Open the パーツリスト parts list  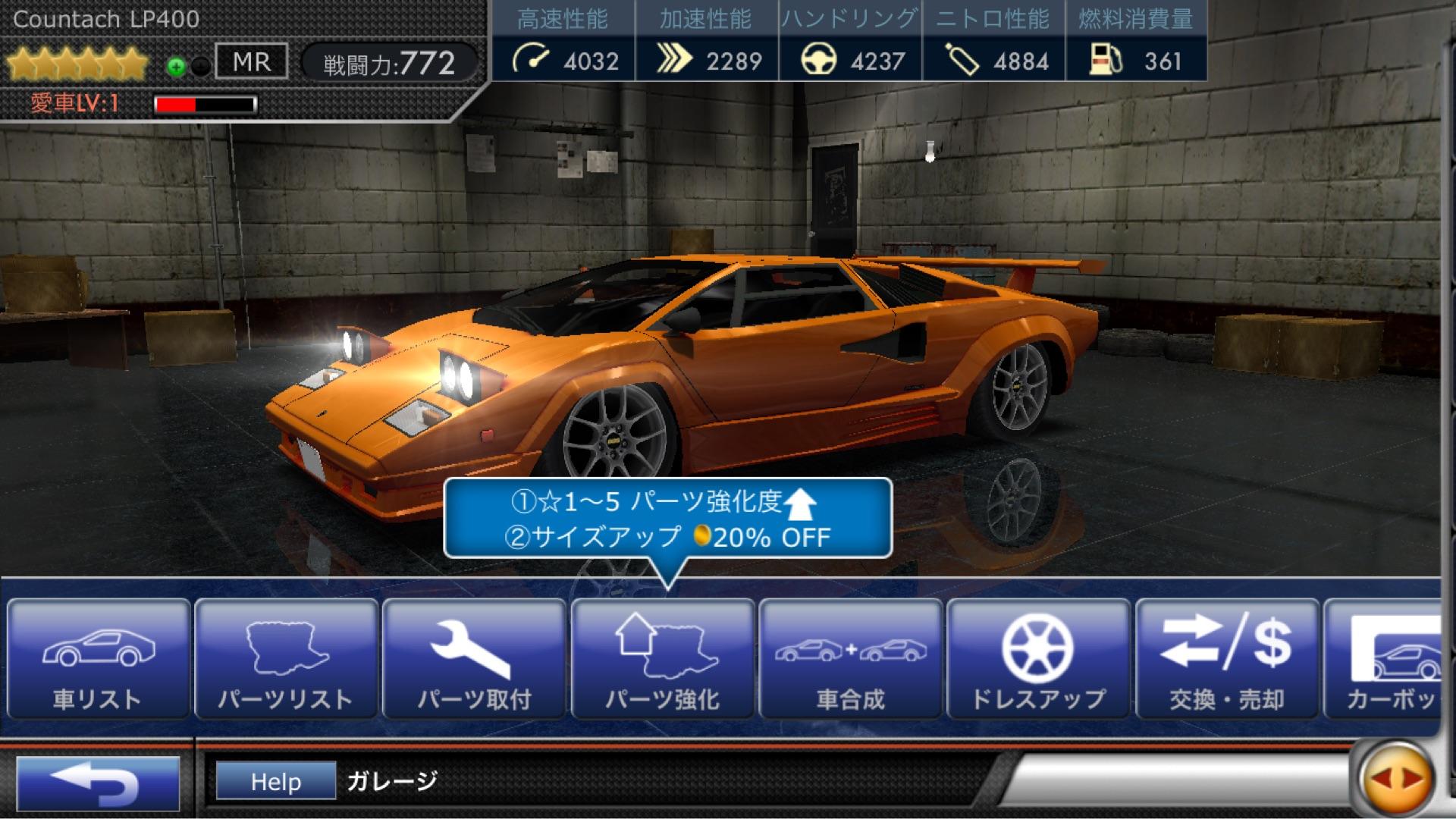coord(286,658)
